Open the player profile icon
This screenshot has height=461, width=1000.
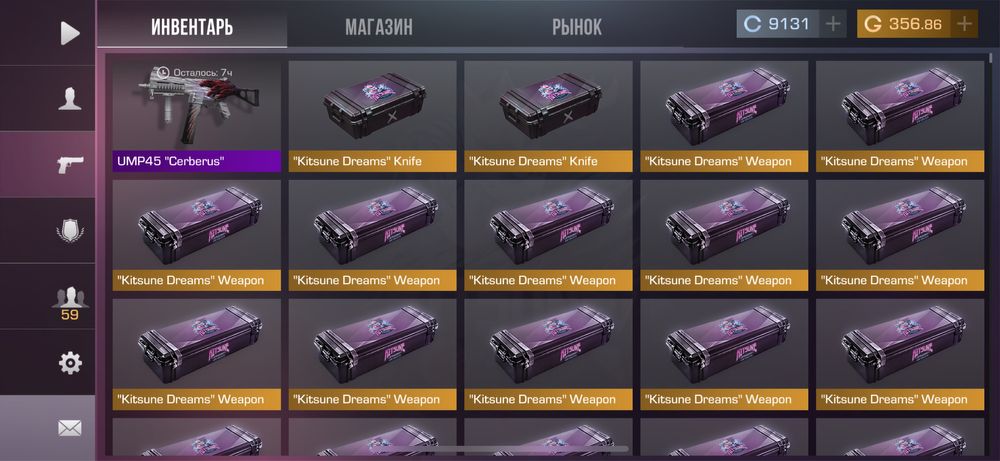[x=69, y=98]
